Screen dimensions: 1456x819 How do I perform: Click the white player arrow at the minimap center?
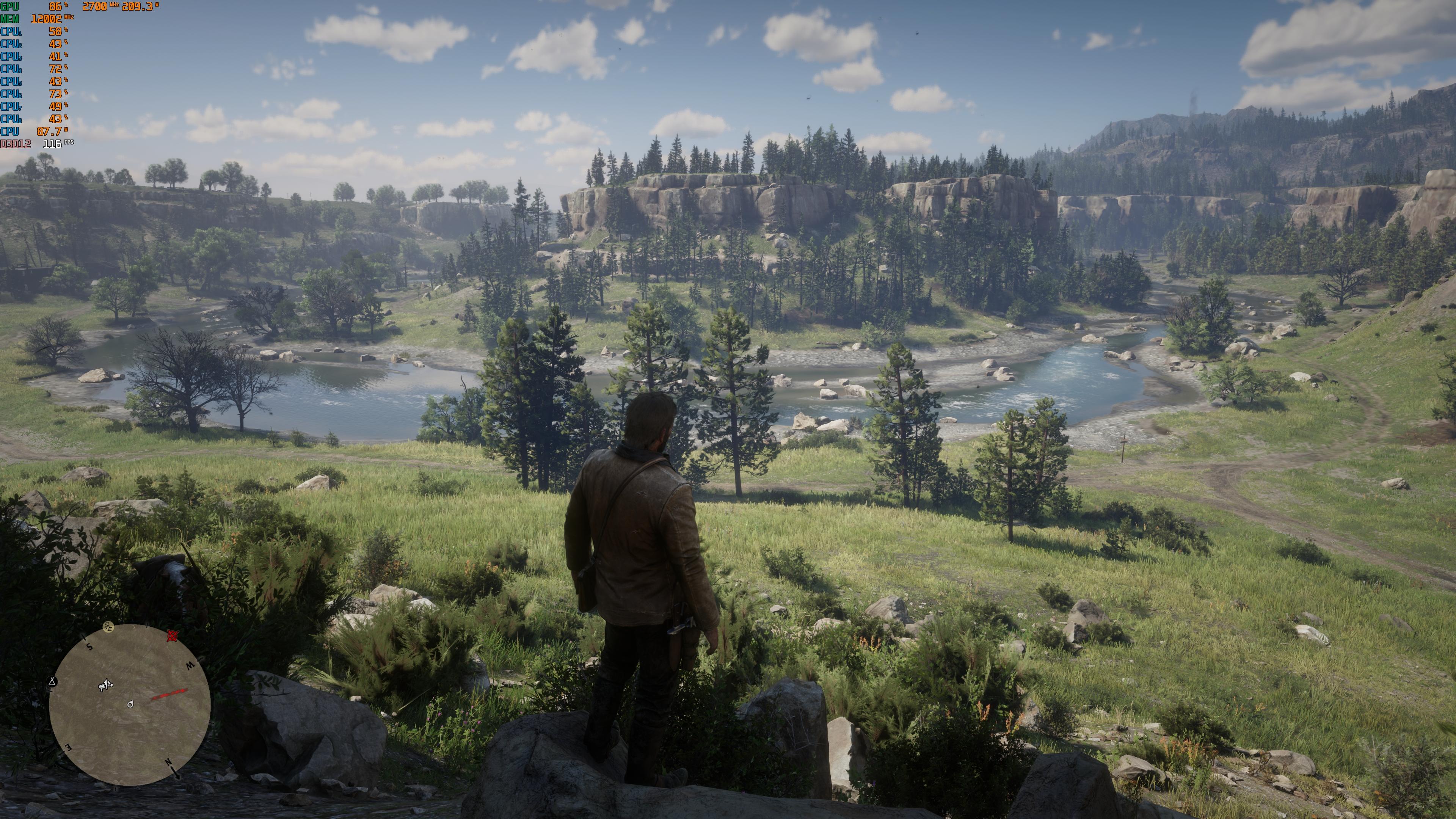[131, 704]
